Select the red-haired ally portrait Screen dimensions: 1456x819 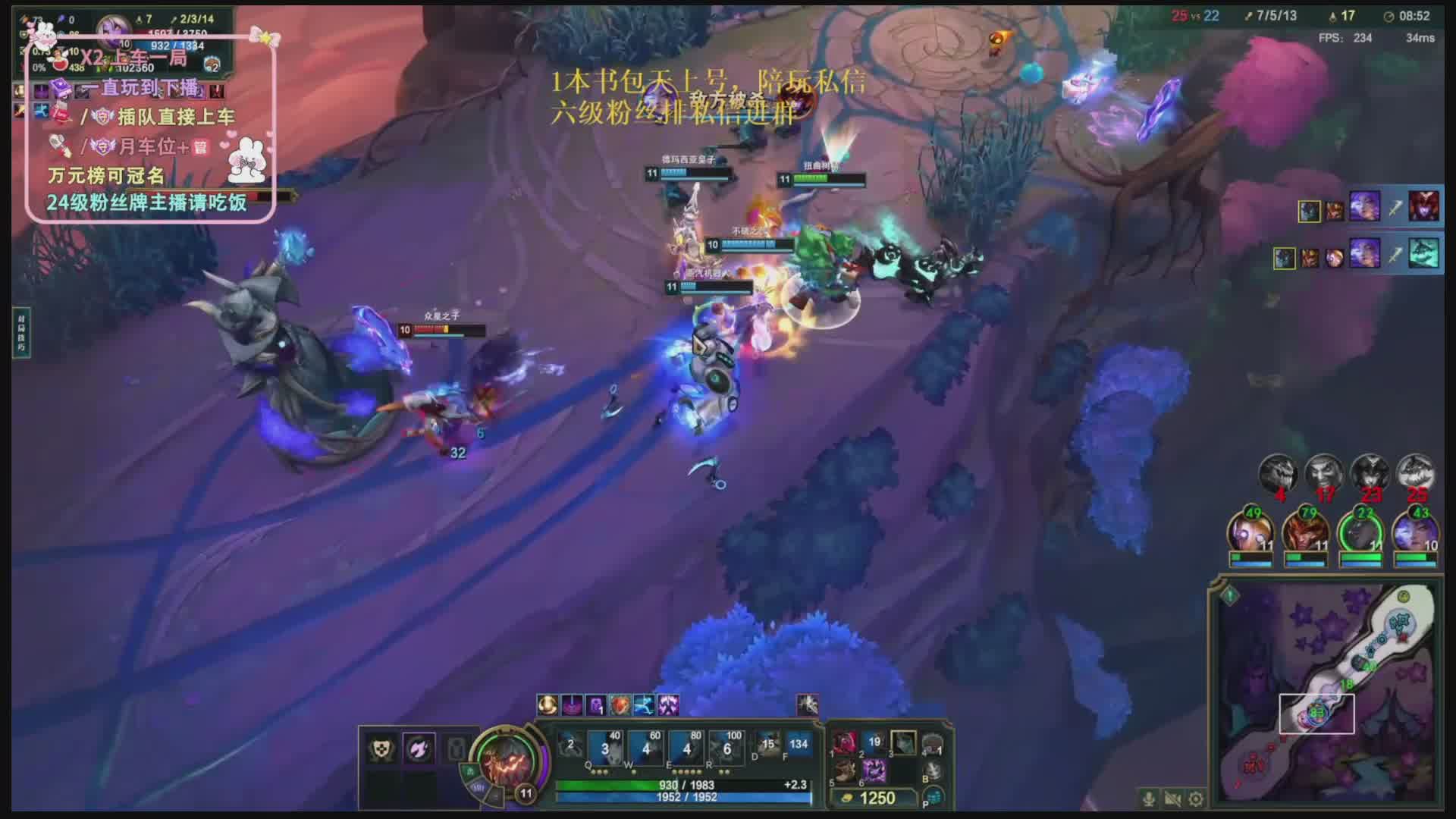(1304, 532)
